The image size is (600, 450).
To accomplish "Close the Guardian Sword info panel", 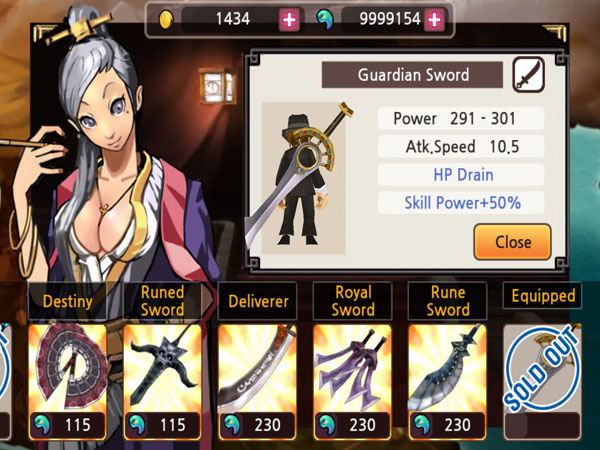I will coord(512,241).
